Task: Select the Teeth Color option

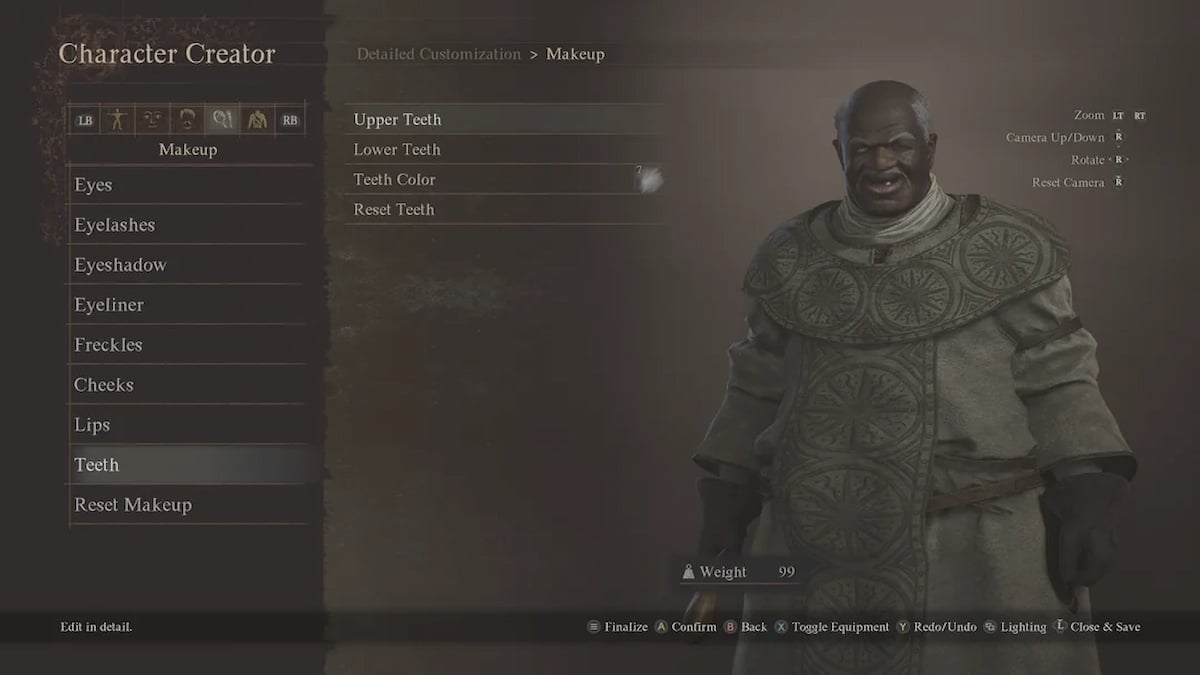Action: point(395,180)
